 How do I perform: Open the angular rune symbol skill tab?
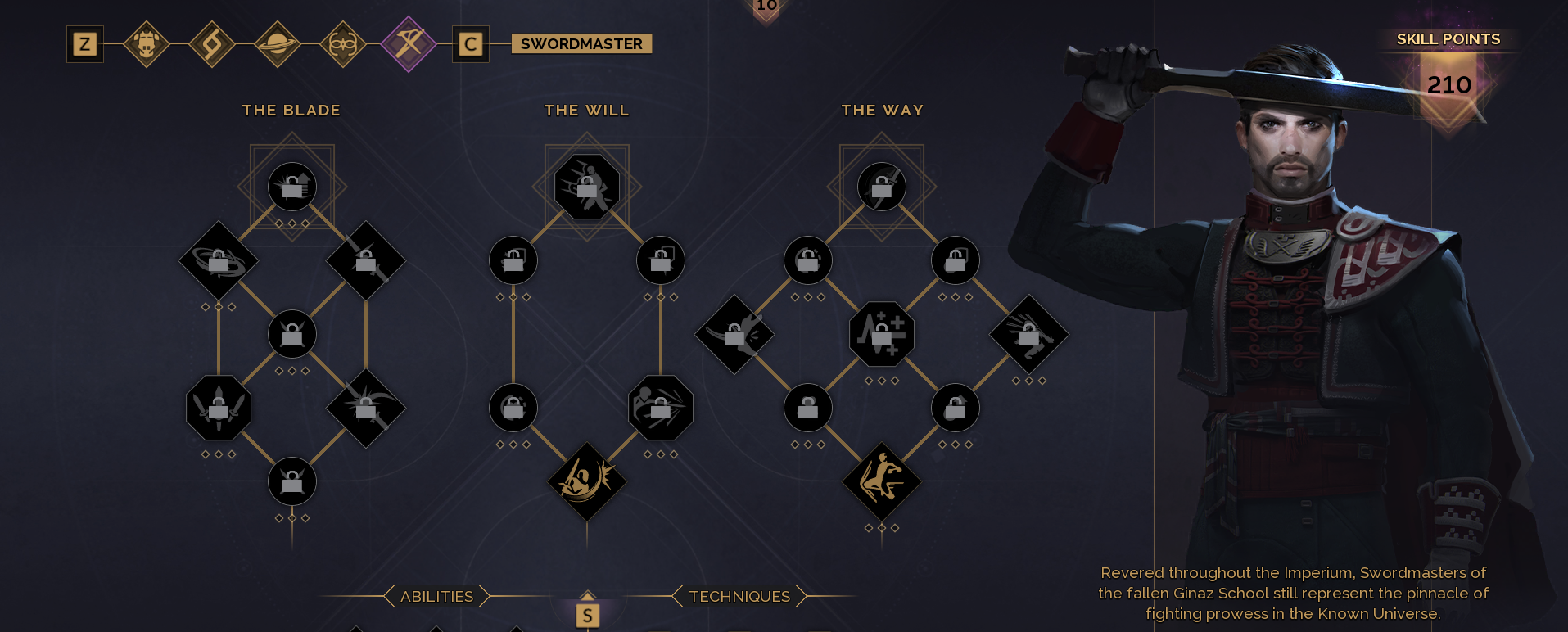pos(212,44)
